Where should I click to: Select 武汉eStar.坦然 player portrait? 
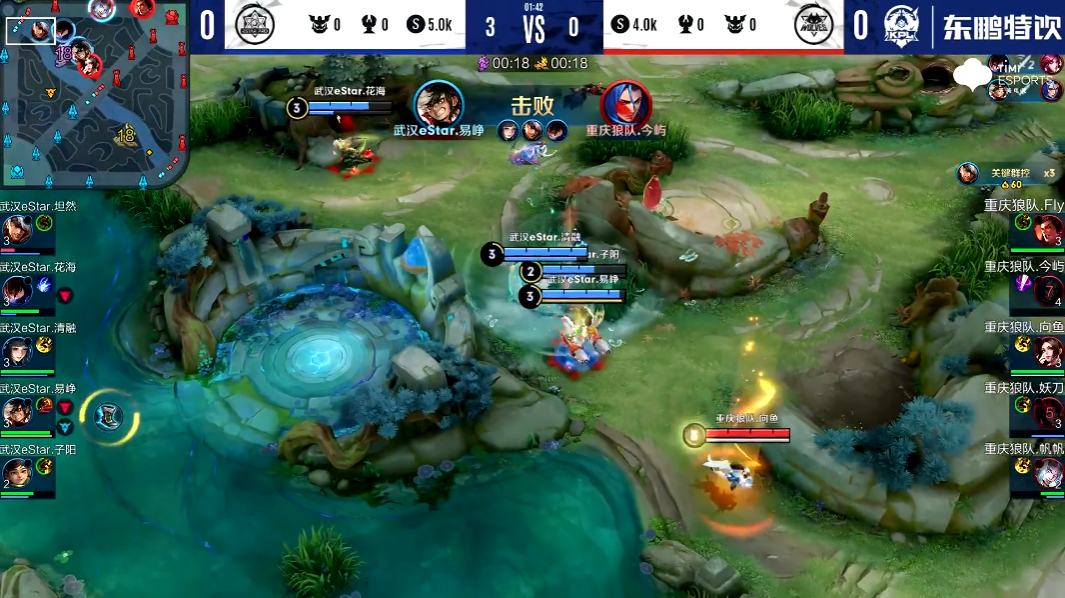click(16, 230)
